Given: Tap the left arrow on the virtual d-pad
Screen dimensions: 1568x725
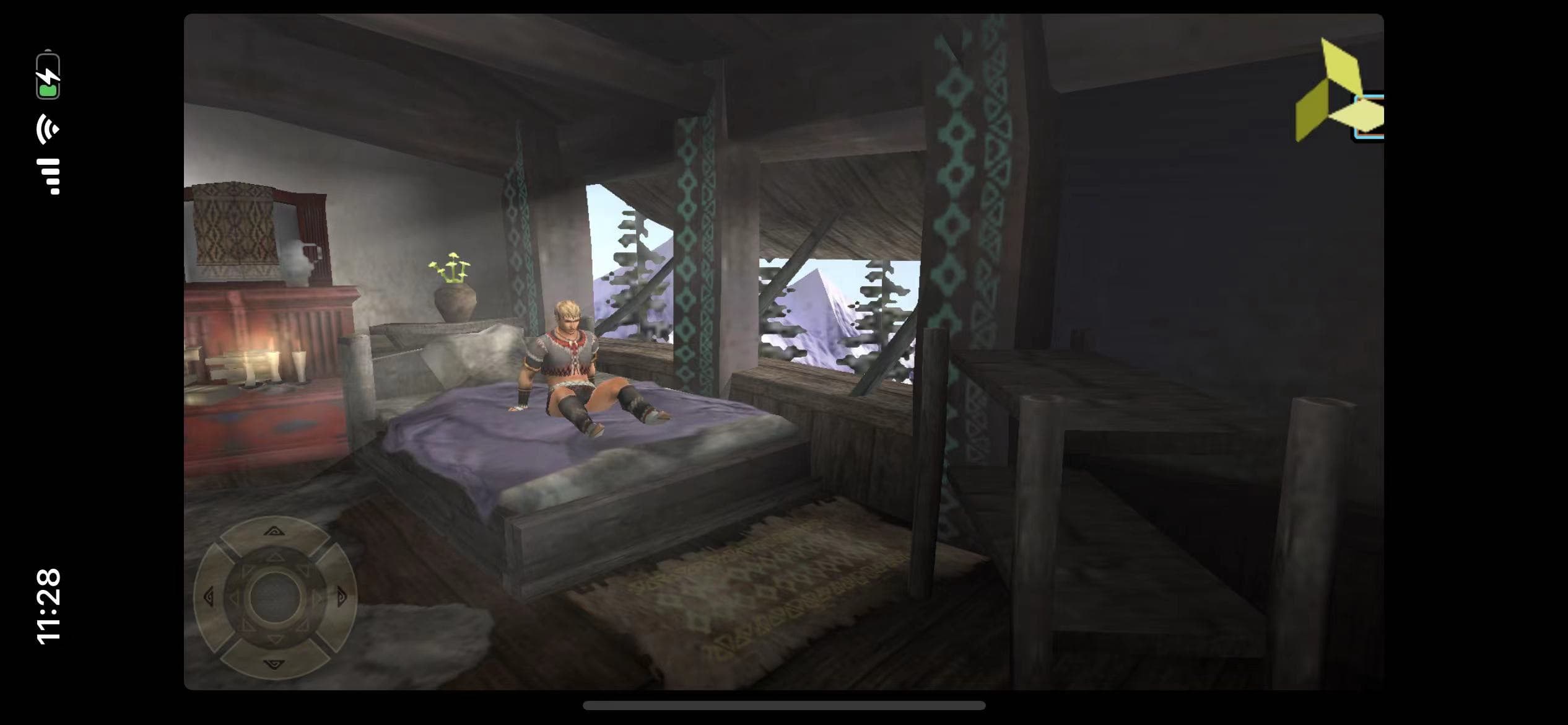Looking at the screenshot, I should pos(209,597).
